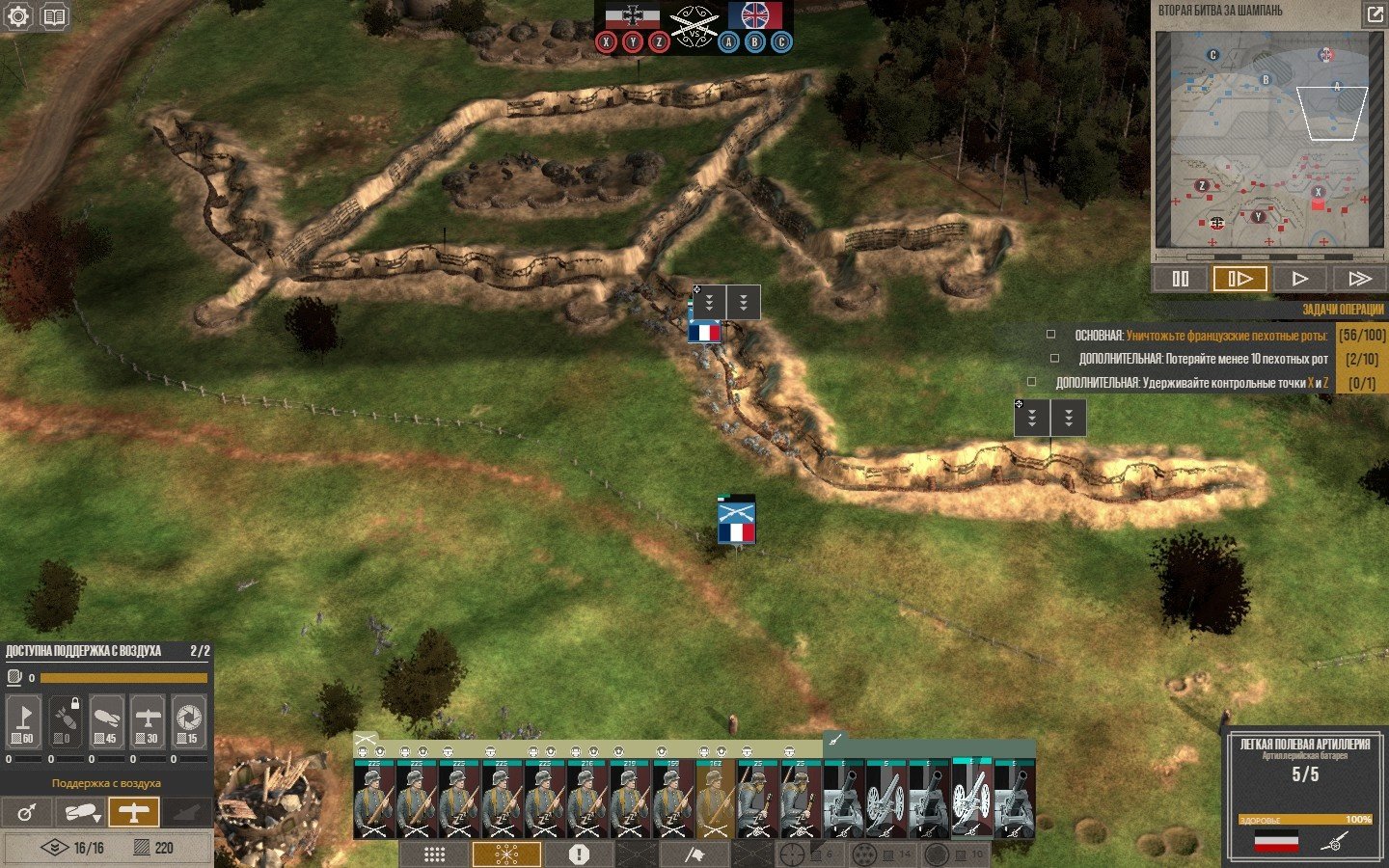
Task: Select the highlighted gold infantry unit card
Action: tap(715, 800)
